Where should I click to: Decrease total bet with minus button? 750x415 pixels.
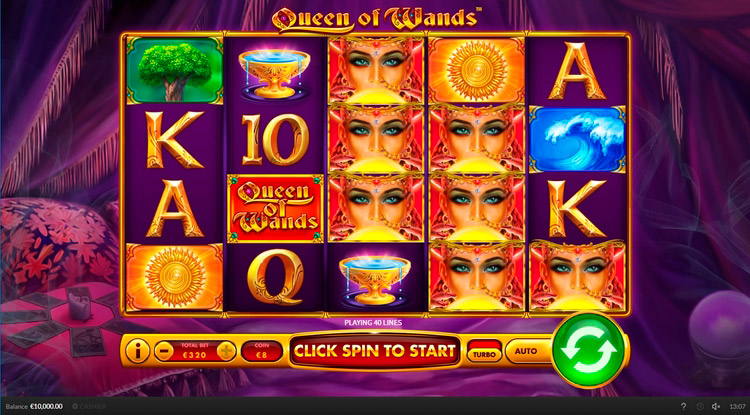click(x=164, y=351)
